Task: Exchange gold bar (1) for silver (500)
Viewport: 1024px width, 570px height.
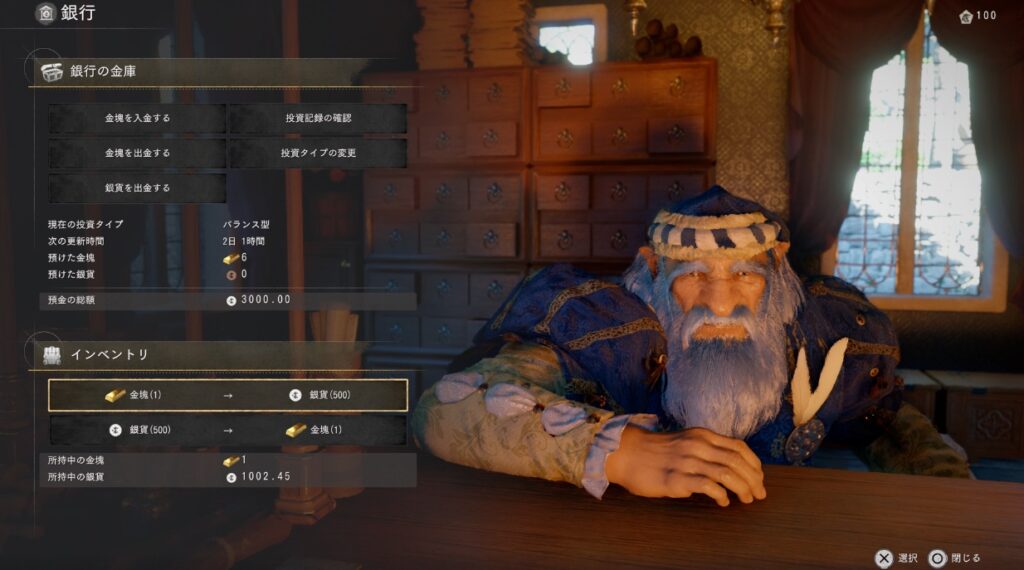Action: [x=228, y=395]
